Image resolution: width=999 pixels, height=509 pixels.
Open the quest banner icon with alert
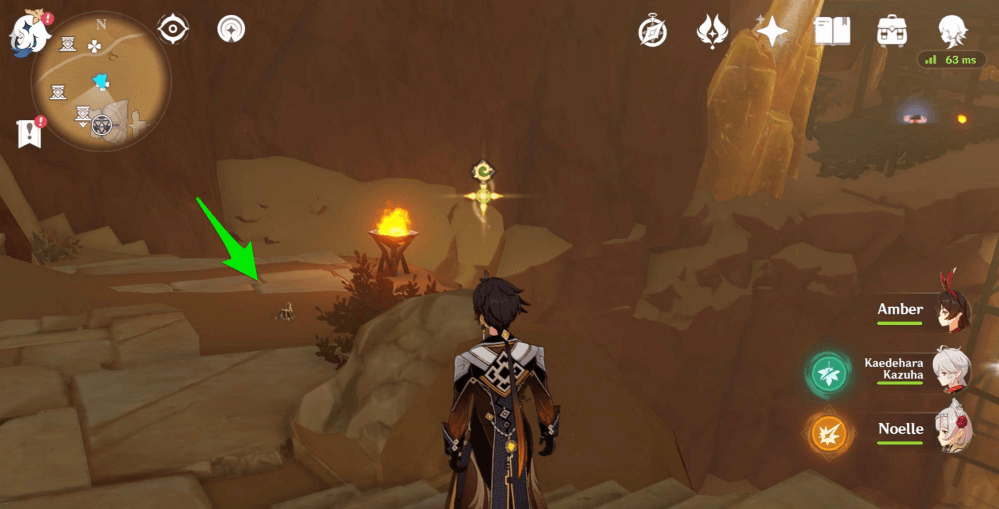(x=29, y=132)
